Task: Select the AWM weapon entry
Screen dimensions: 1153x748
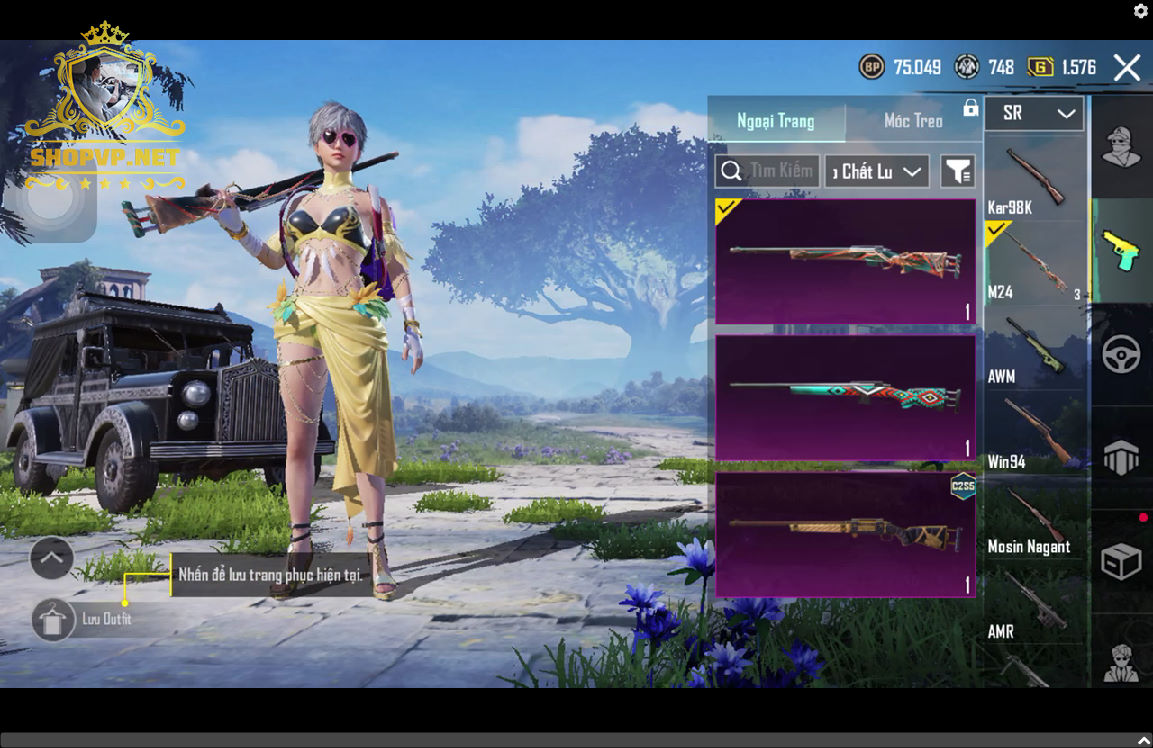Action: pos(1034,348)
